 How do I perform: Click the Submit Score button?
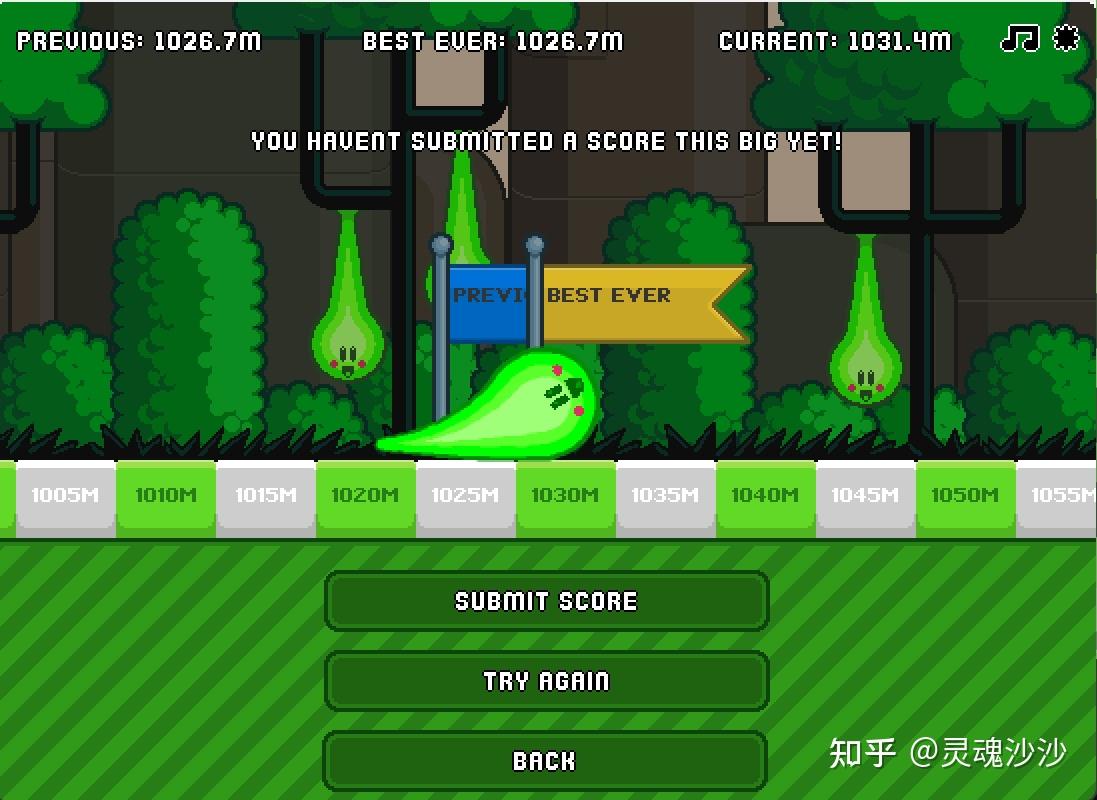pyautogui.click(x=546, y=601)
